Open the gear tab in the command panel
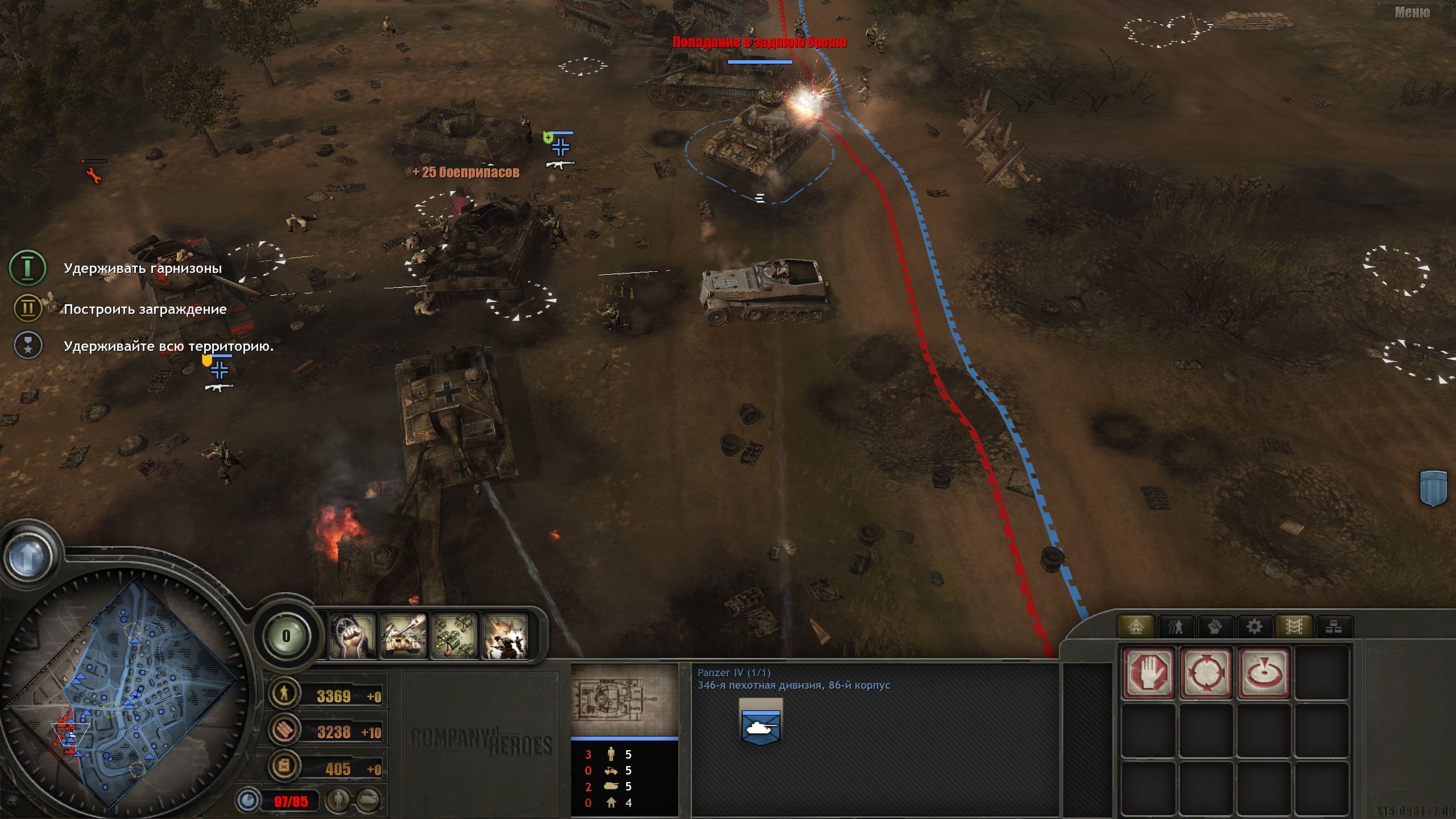This screenshot has width=1456, height=819. pos(1254,626)
